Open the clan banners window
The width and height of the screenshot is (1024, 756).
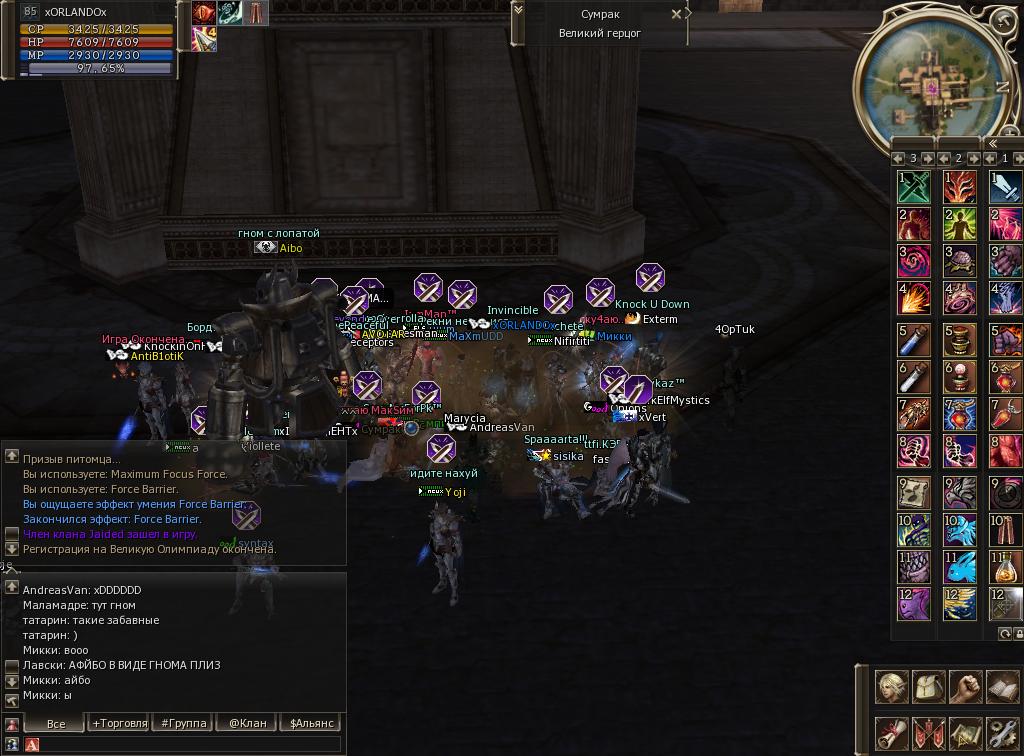click(x=929, y=733)
